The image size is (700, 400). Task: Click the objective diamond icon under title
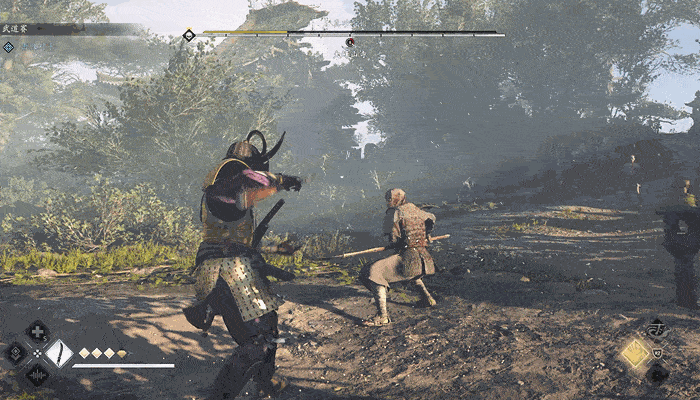tap(8, 46)
